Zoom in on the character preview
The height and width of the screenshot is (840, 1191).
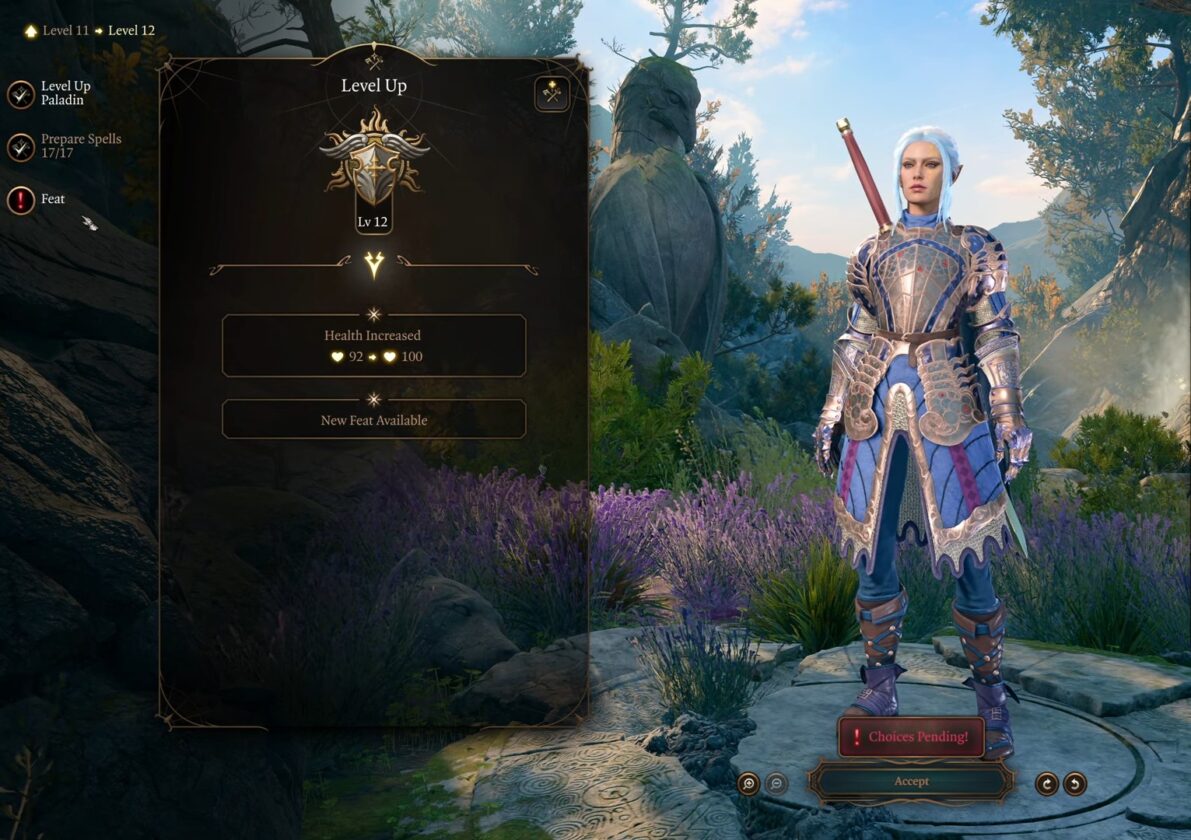tap(749, 784)
